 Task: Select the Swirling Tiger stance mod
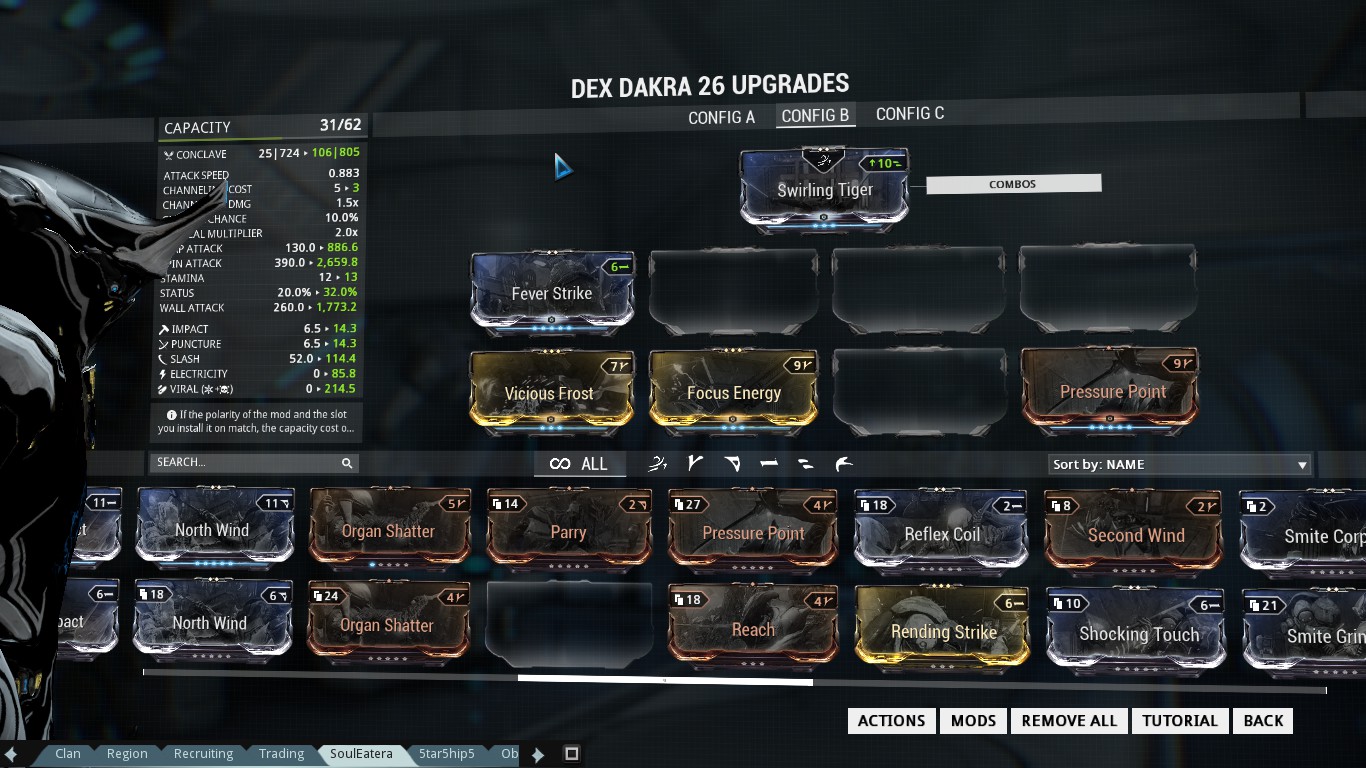pyautogui.click(x=823, y=190)
